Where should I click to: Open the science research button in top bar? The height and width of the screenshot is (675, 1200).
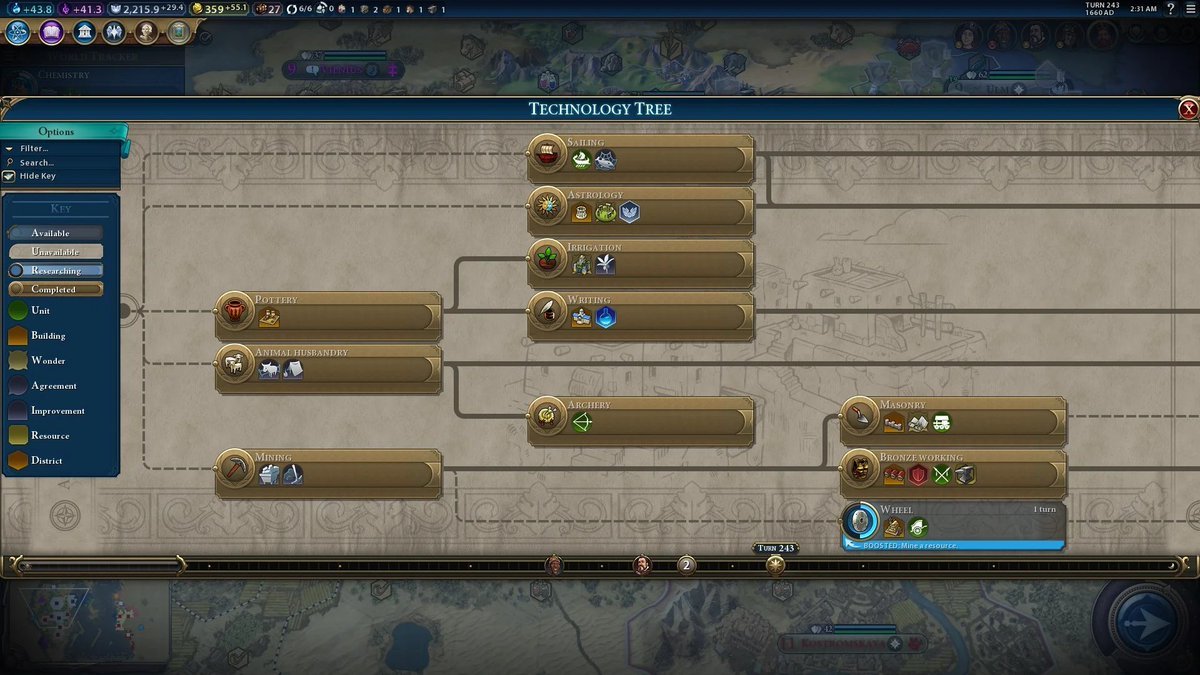pyautogui.click(x=18, y=32)
